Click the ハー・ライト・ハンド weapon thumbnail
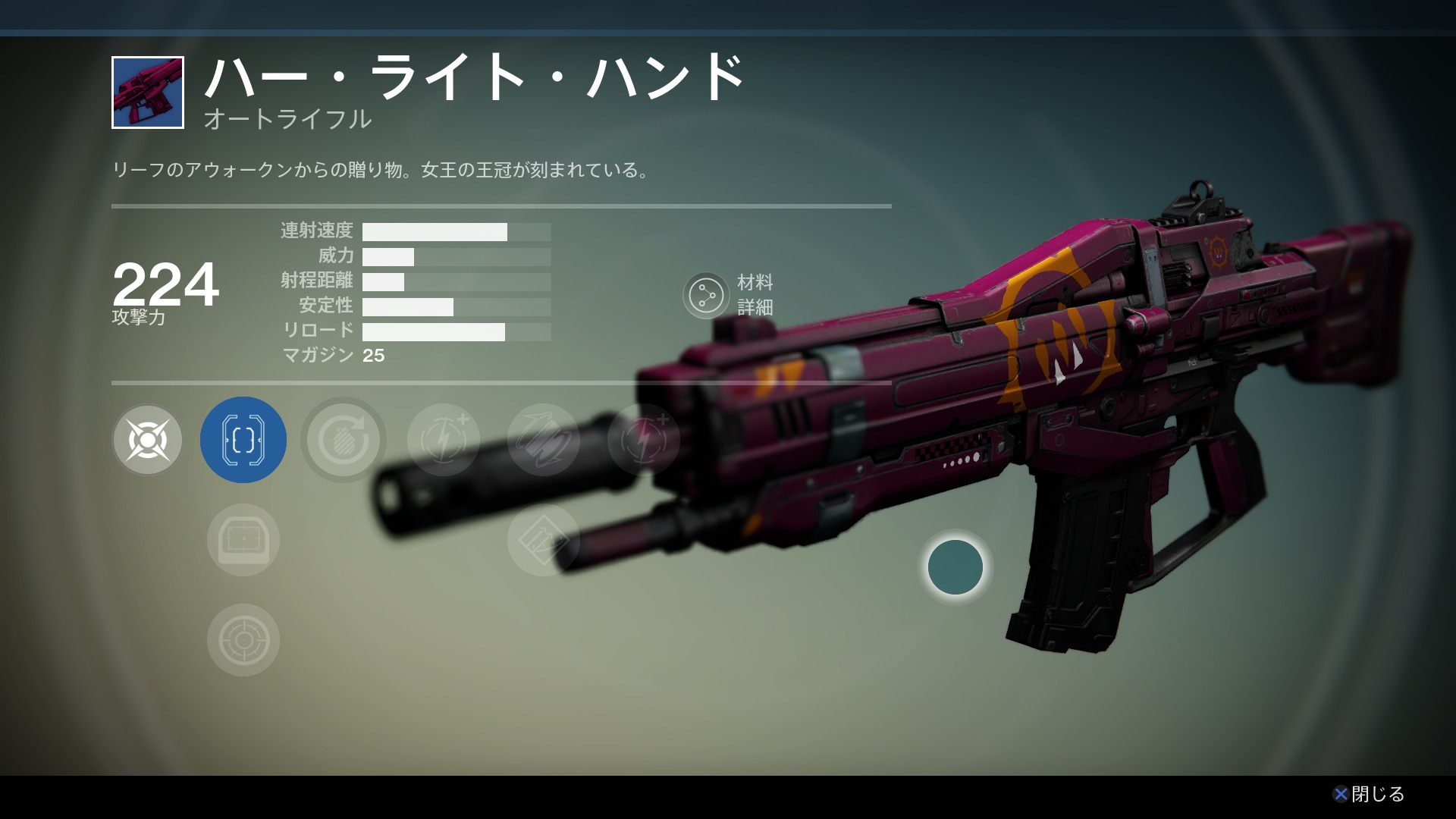 coord(148,93)
